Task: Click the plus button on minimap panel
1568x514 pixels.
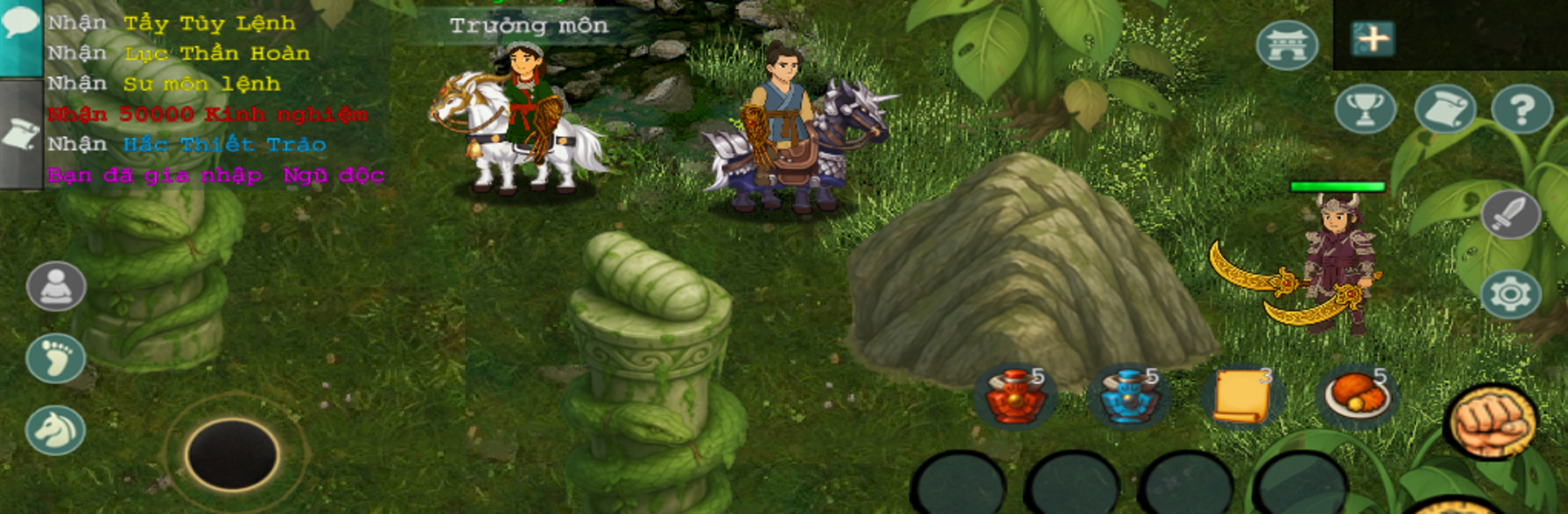Action: click(1372, 38)
